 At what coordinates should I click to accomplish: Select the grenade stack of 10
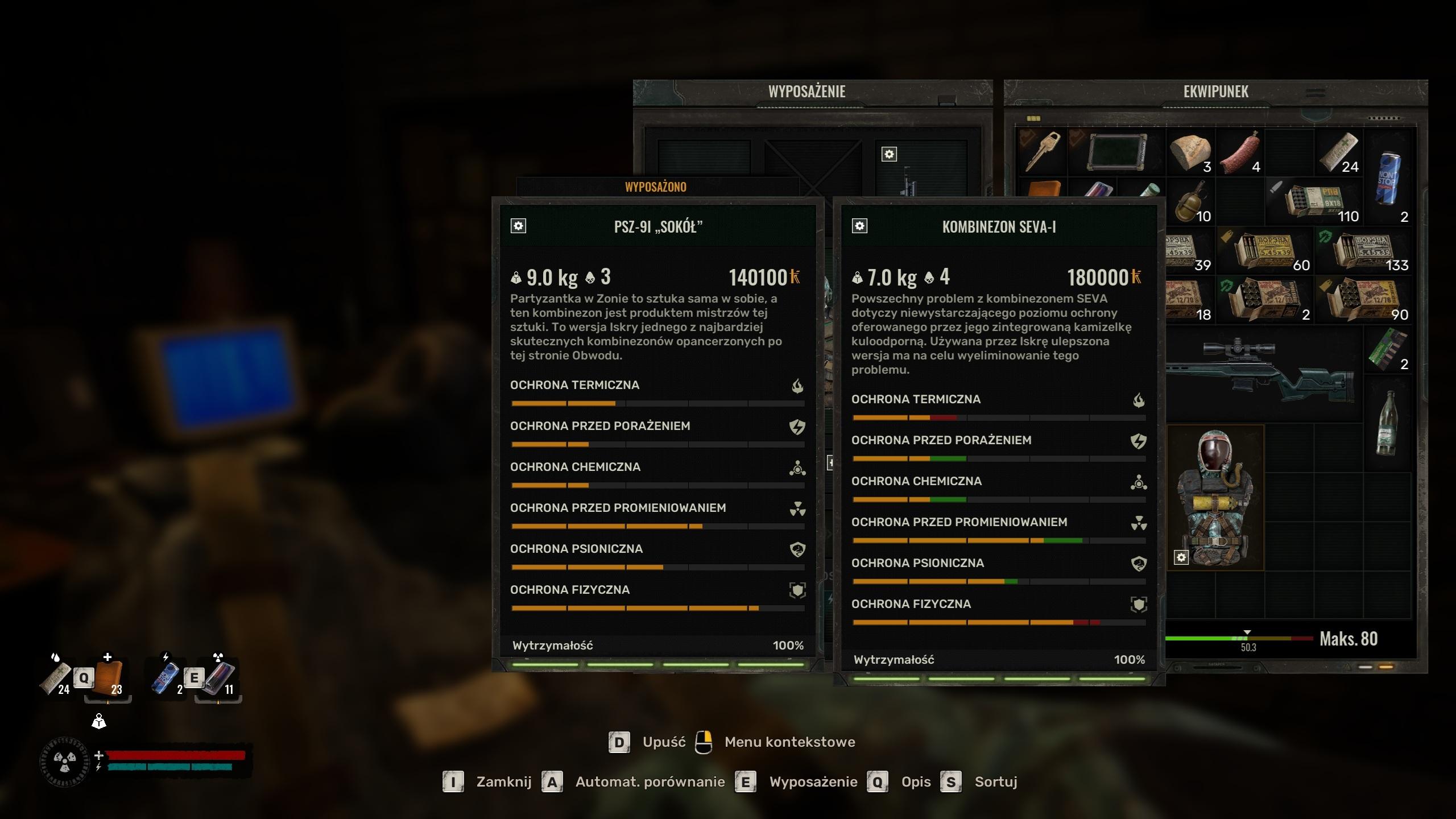(x=1190, y=201)
